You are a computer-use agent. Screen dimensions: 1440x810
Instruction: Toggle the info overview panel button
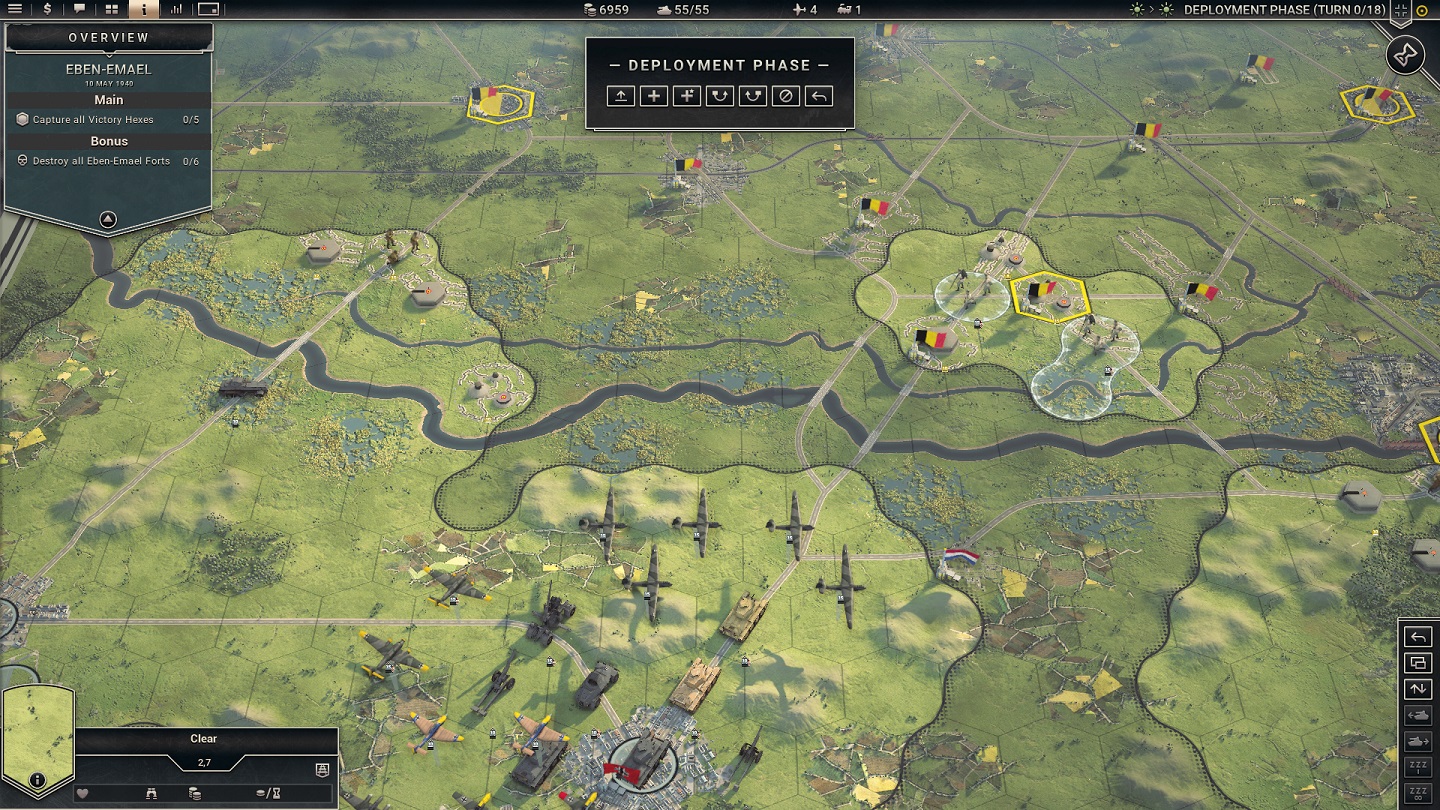tap(144, 9)
